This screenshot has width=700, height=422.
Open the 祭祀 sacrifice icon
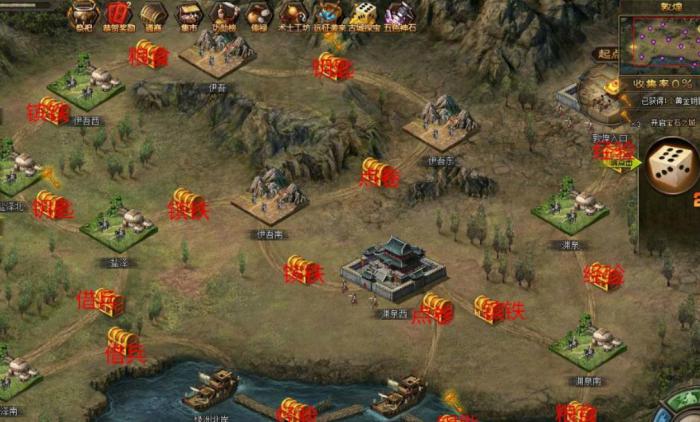pos(85,13)
